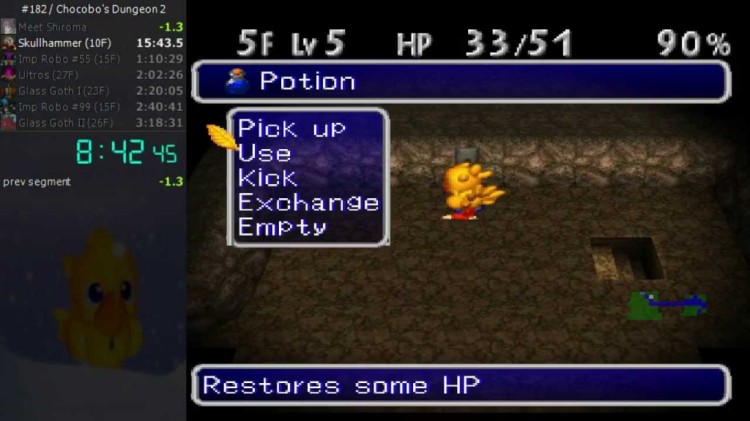Click the Glass Goth II (26F) split
The height and width of the screenshot is (421, 750).
(x=93, y=122)
